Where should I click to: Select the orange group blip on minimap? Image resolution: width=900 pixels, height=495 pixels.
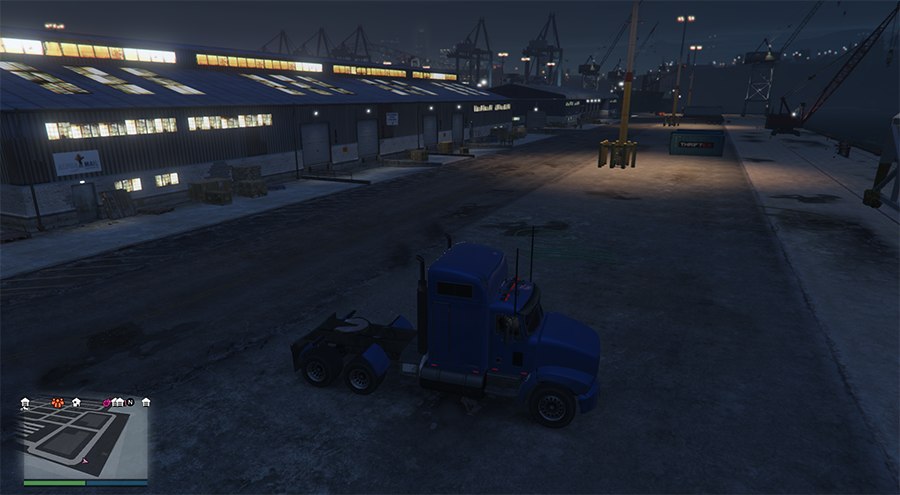pyautogui.click(x=57, y=403)
